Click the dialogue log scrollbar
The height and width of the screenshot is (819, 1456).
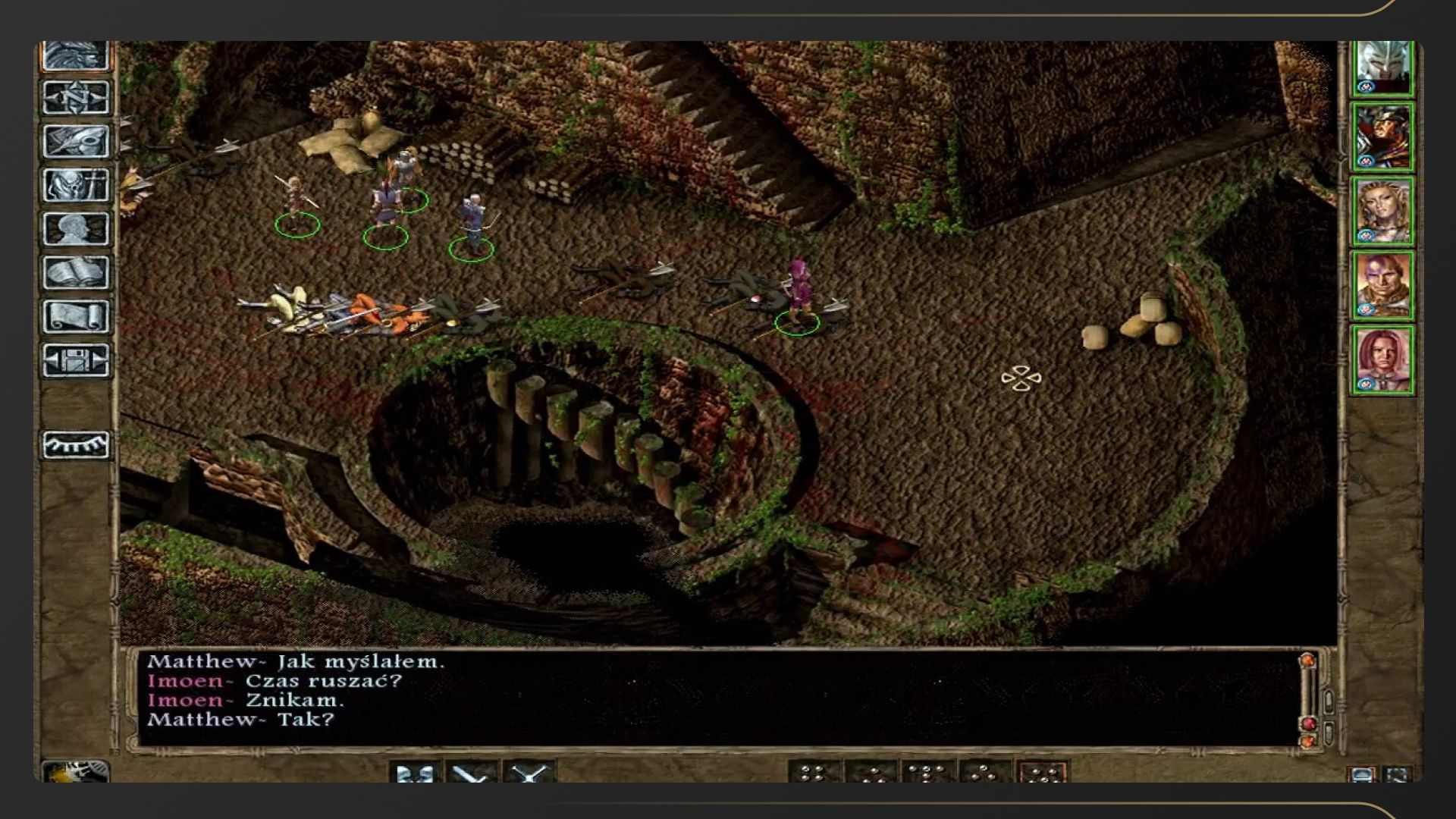pos(1307,698)
